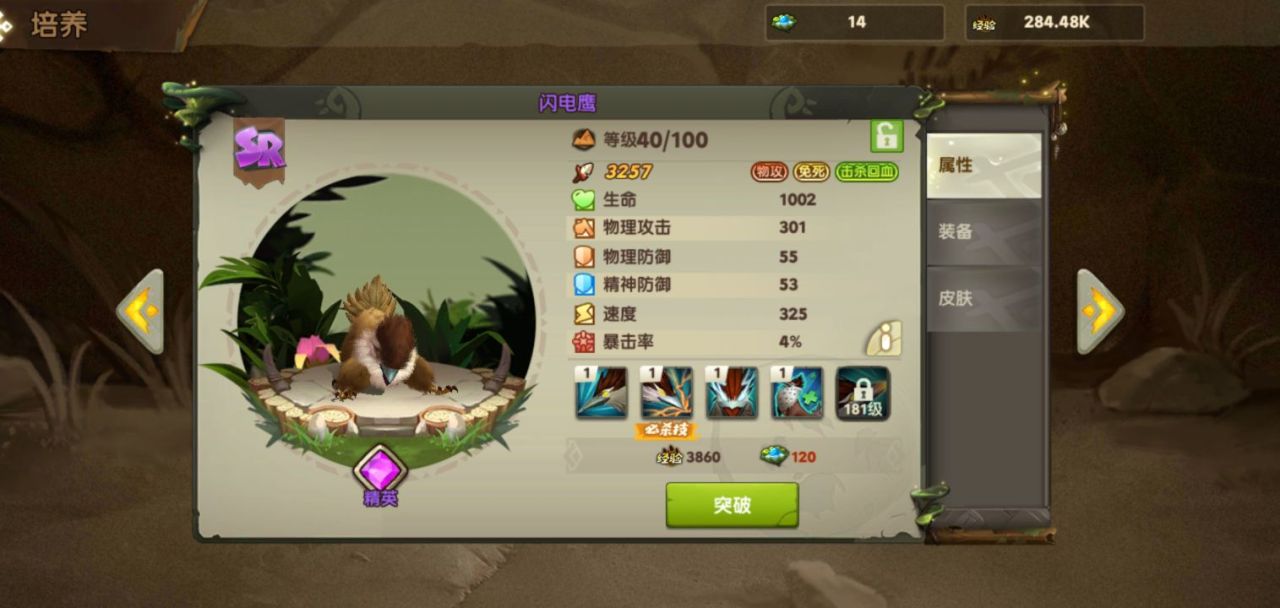Image resolution: width=1280 pixels, height=608 pixels.
Task: Tap the 物攻 trait tag
Action: [x=769, y=172]
